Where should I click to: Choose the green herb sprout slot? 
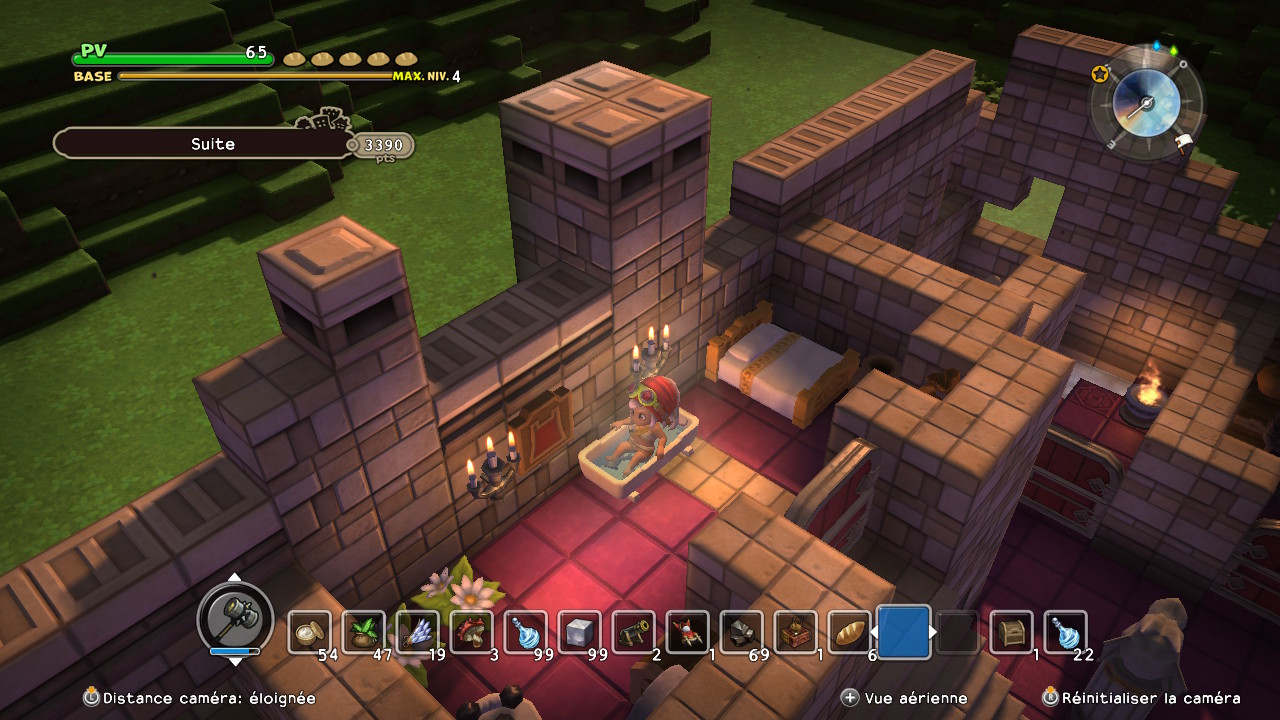(x=364, y=632)
